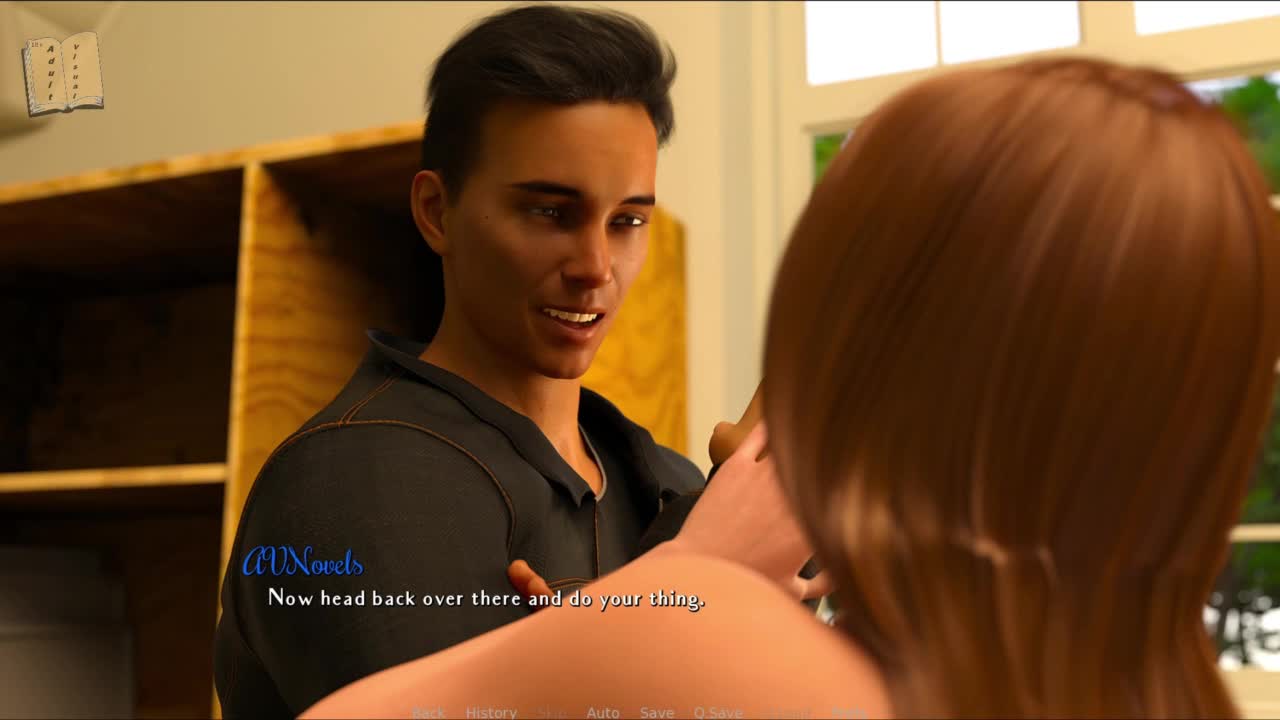Open the dialogue History log
The image size is (1280, 720).
pos(491,713)
